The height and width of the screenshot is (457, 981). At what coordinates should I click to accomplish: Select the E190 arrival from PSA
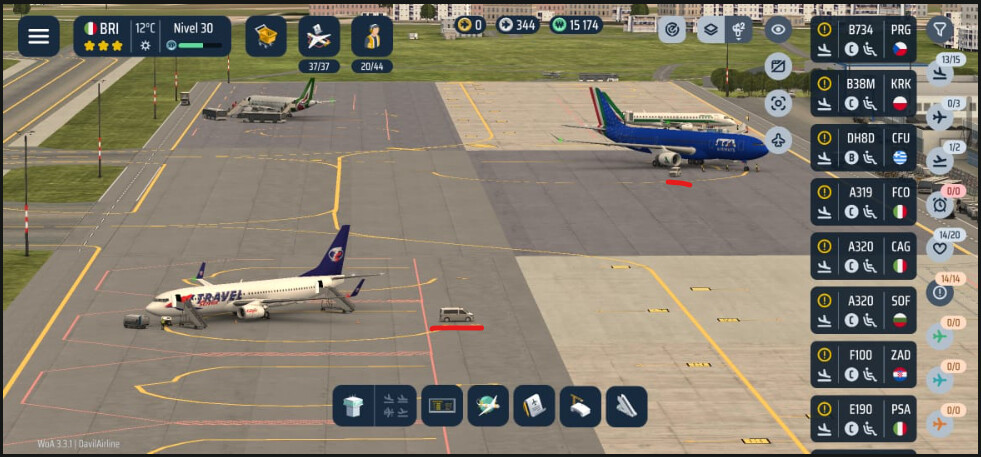tap(863, 418)
